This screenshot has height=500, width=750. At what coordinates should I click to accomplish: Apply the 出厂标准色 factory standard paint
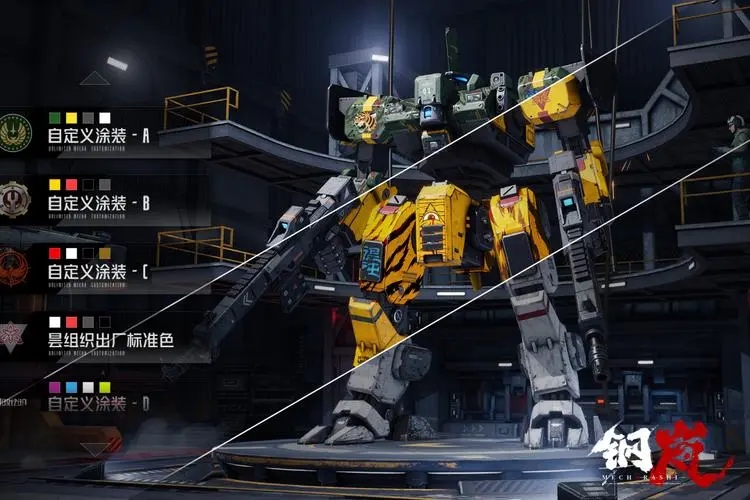coord(109,340)
